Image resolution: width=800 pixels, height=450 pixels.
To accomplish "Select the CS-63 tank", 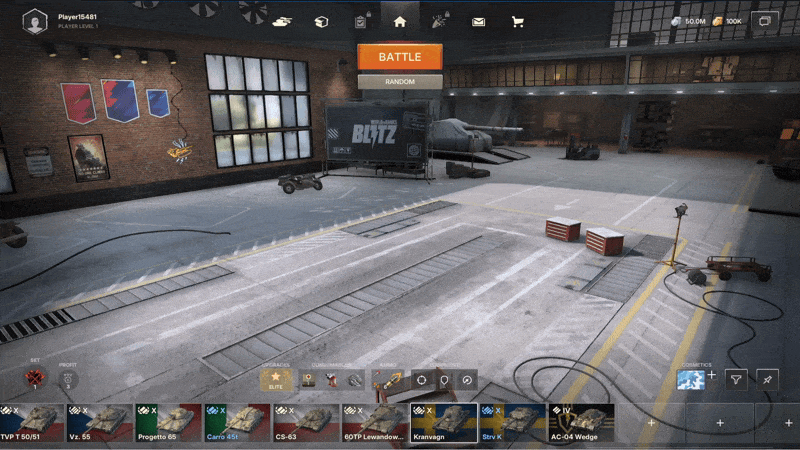I will pyautogui.click(x=306, y=422).
